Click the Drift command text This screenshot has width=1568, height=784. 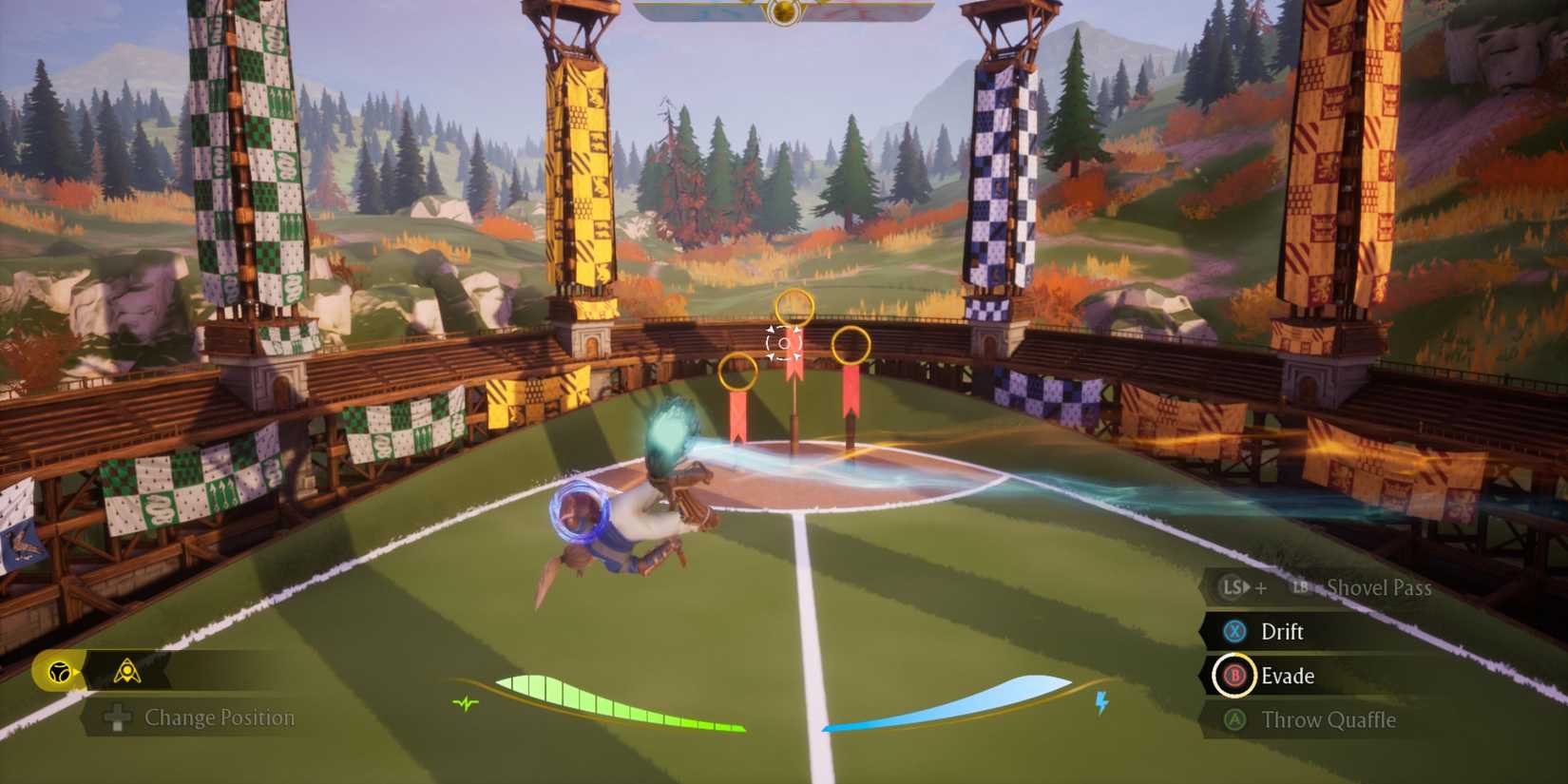point(1285,632)
